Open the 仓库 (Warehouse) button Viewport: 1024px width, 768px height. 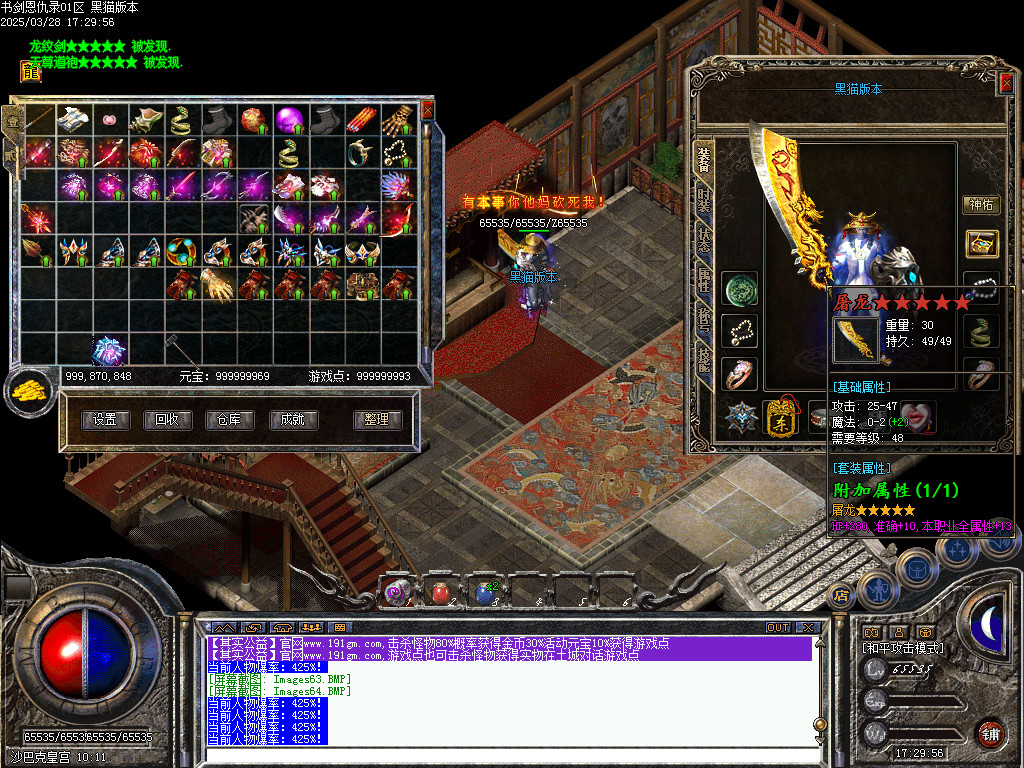pos(229,420)
